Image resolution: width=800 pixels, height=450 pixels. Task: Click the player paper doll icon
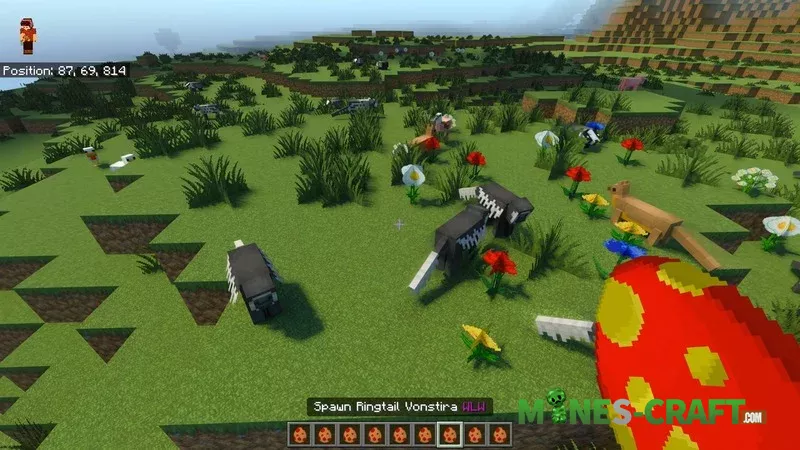click(x=27, y=37)
